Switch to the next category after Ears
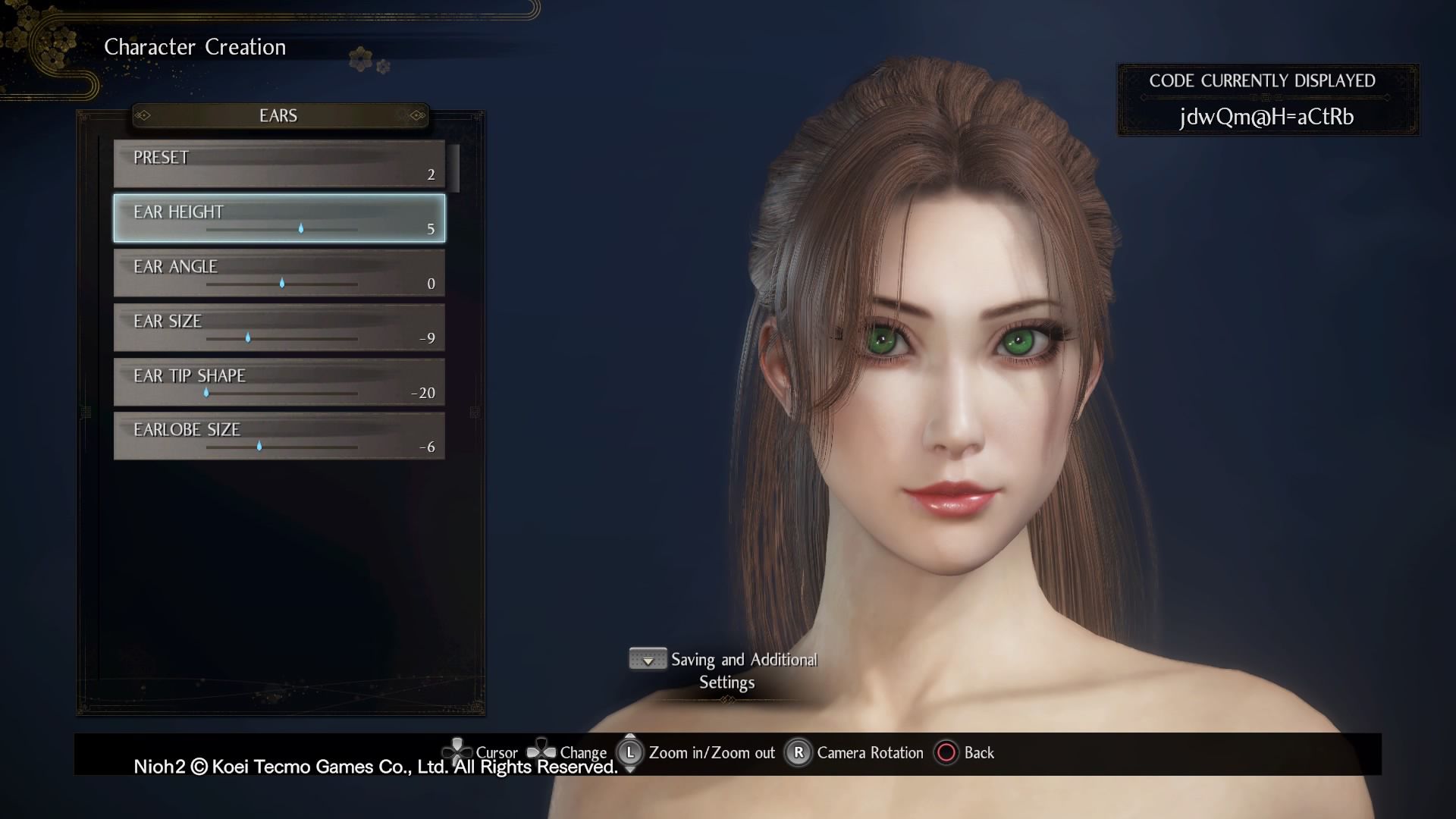Screen dimensions: 1456x819 pos(416,115)
